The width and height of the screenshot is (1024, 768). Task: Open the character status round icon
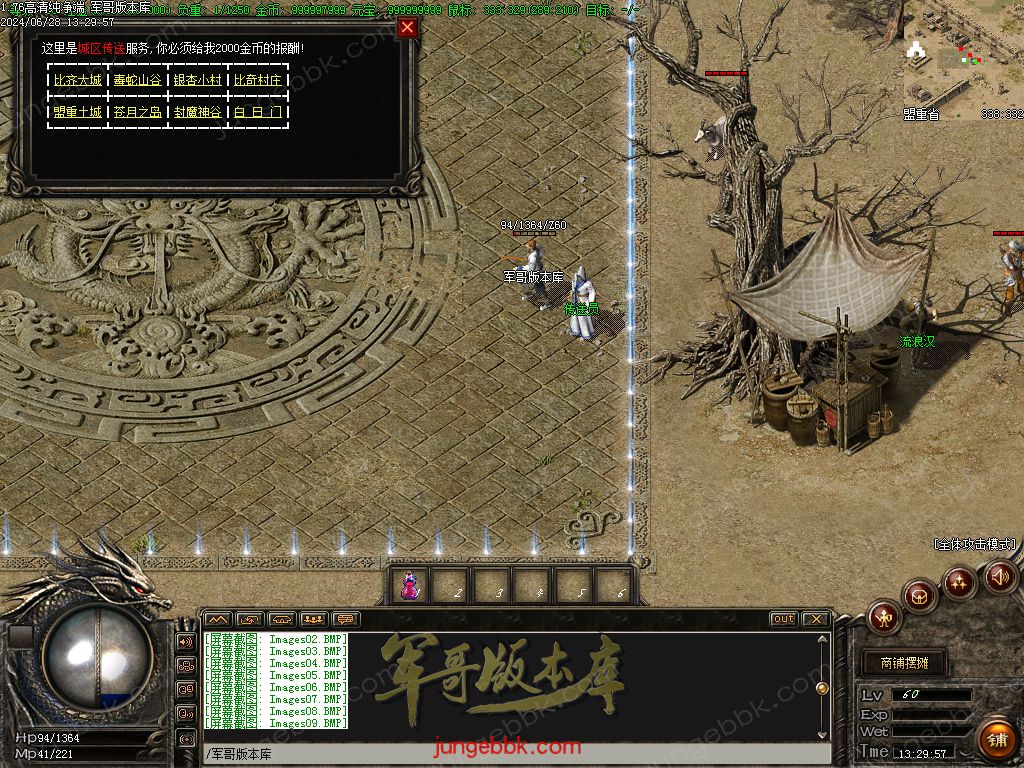pos(884,617)
